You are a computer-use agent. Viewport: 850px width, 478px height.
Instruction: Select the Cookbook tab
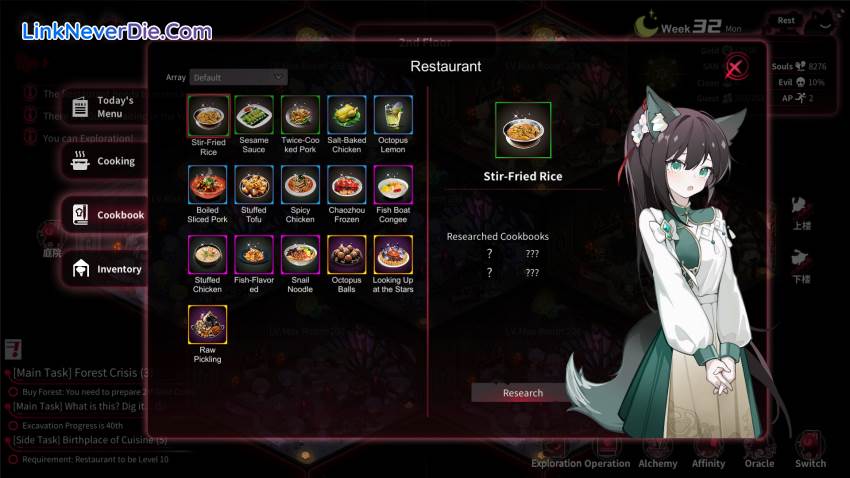point(108,215)
